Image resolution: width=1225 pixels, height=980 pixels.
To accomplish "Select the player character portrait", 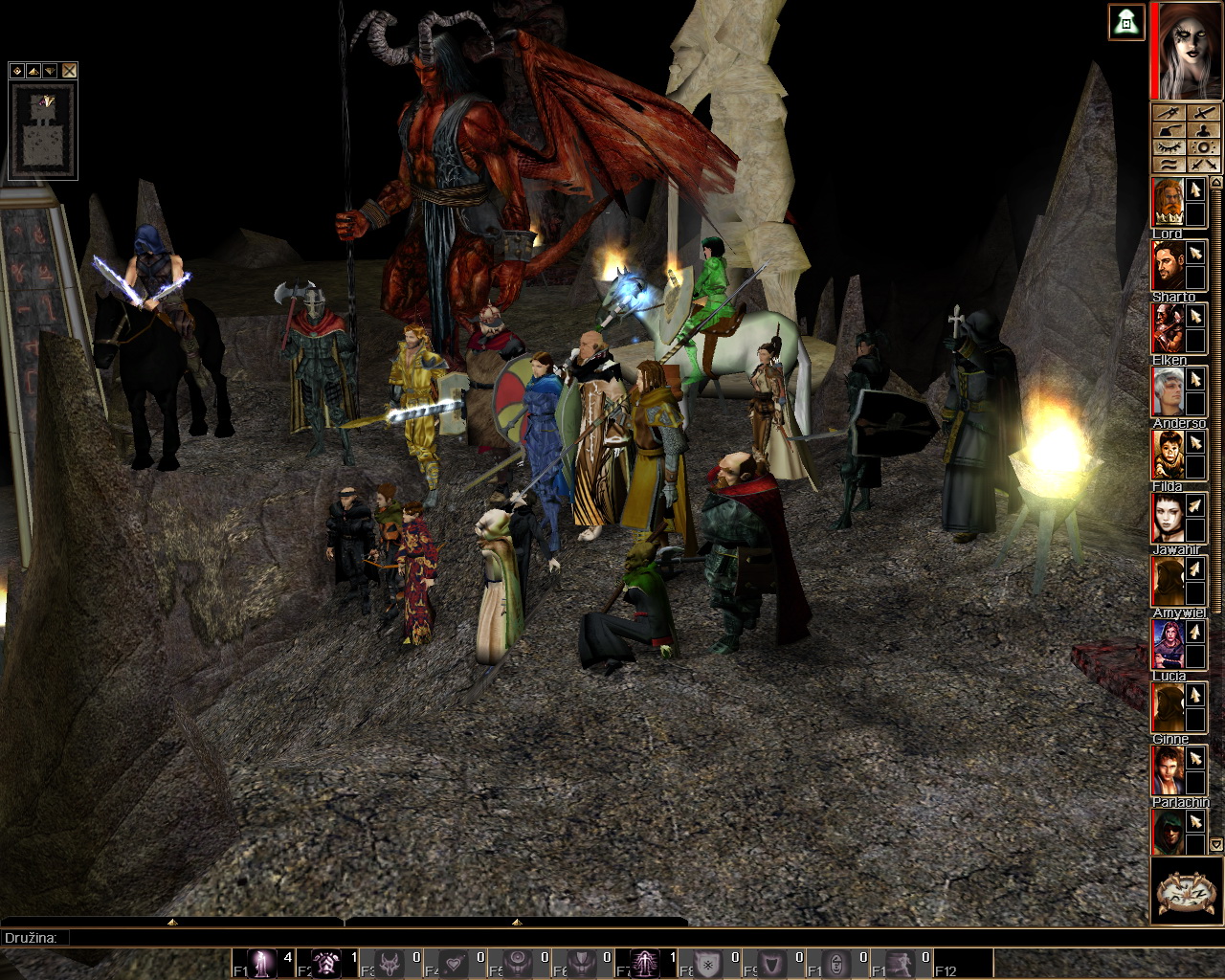I will pos(1189,50).
